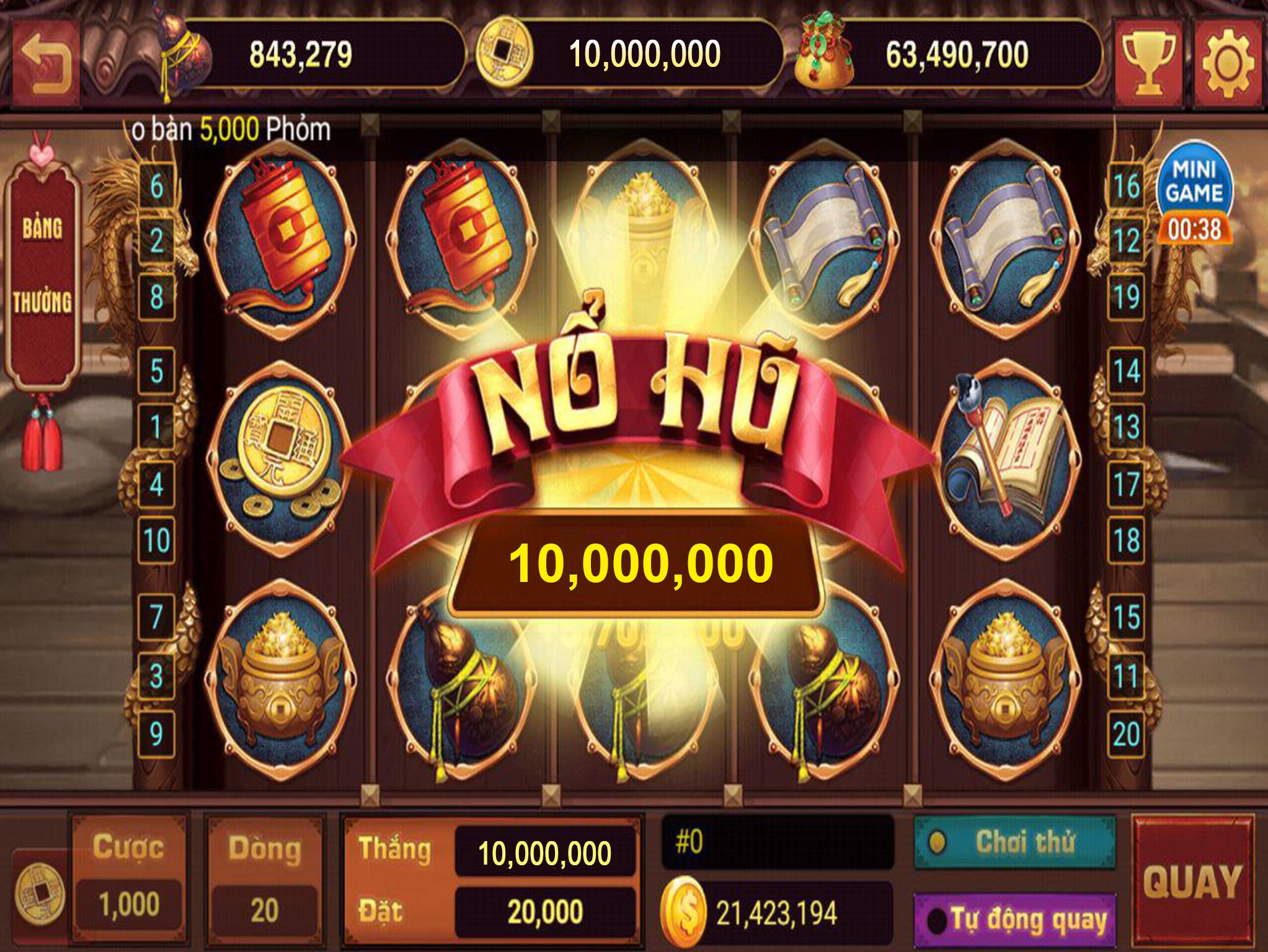The height and width of the screenshot is (952, 1268).
Task: Click payline number 16 on the right rail
Action: [x=1127, y=185]
